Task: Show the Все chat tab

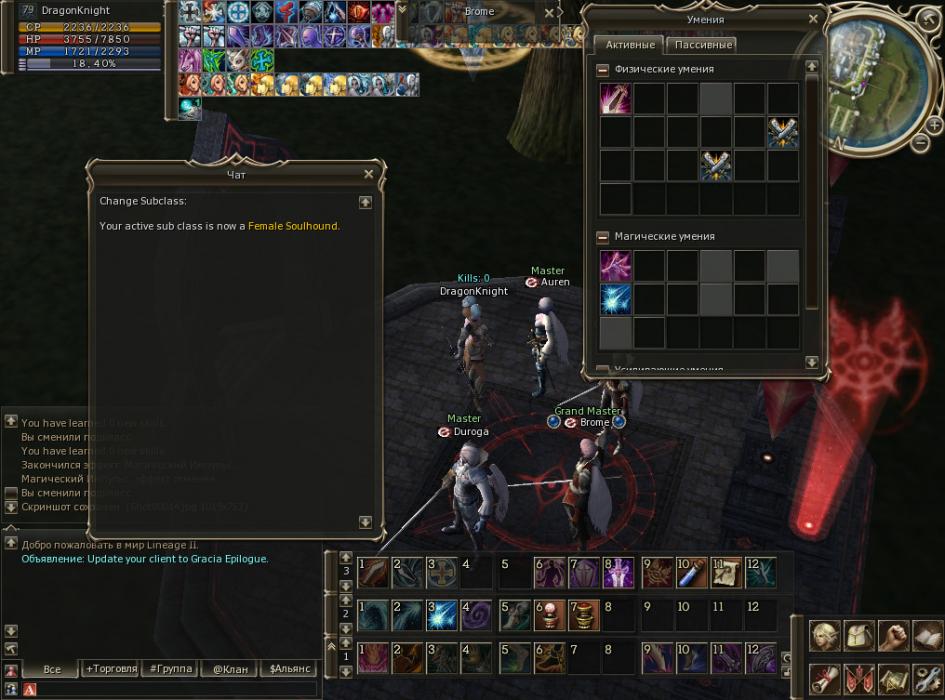Action: point(52,668)
